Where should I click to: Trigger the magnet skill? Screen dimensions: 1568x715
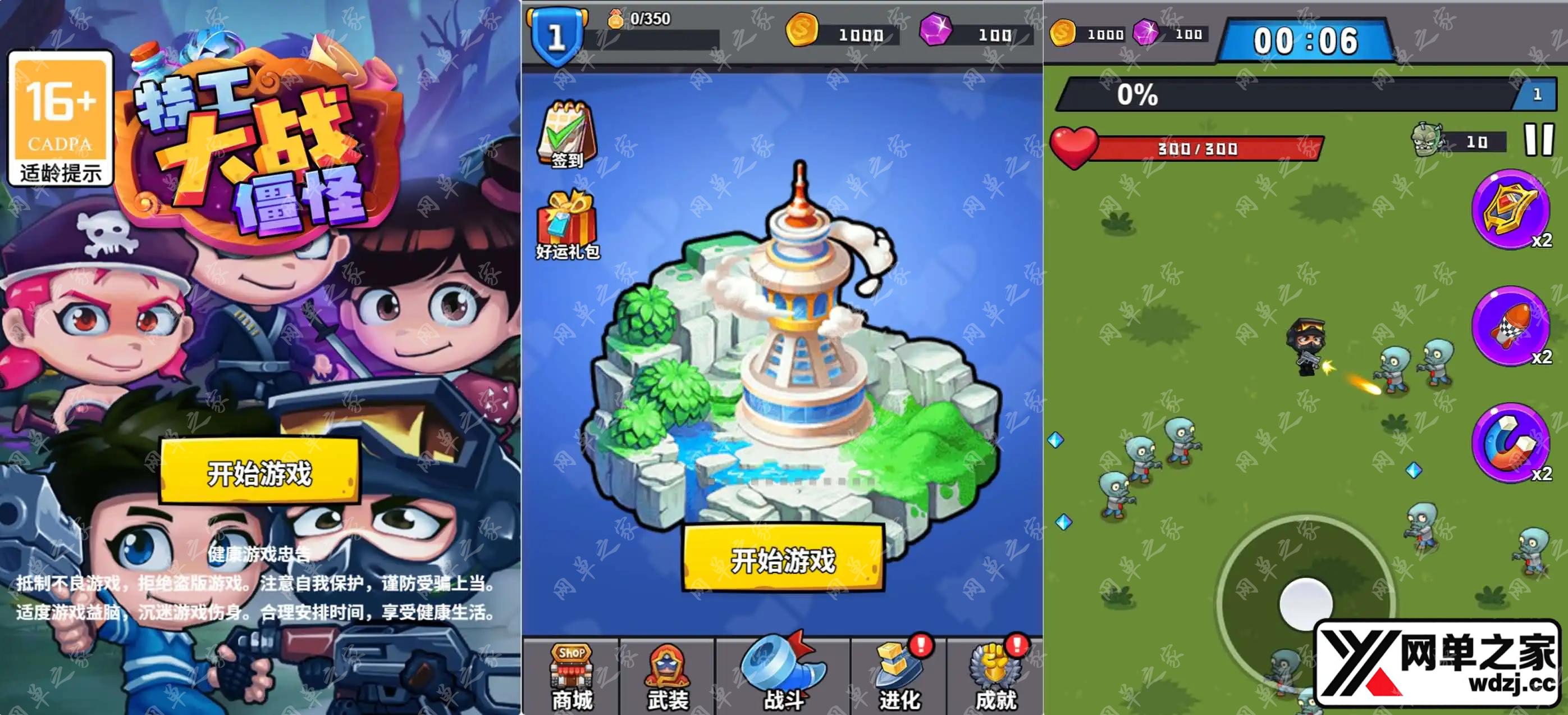[x=1511, y=443]
